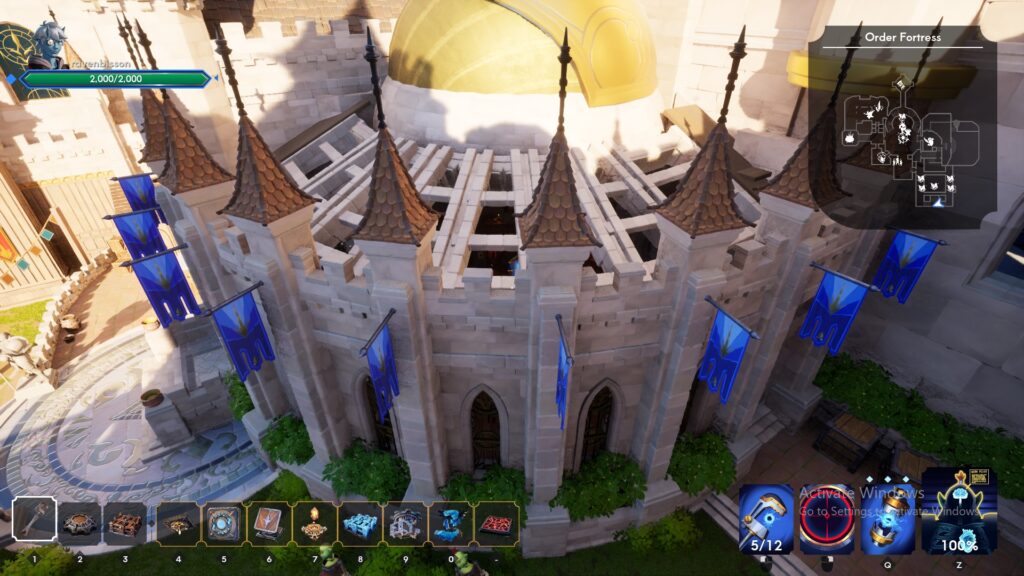
Task: Trigger the ultimate ability icon at 100%
Action: [959, 512]
